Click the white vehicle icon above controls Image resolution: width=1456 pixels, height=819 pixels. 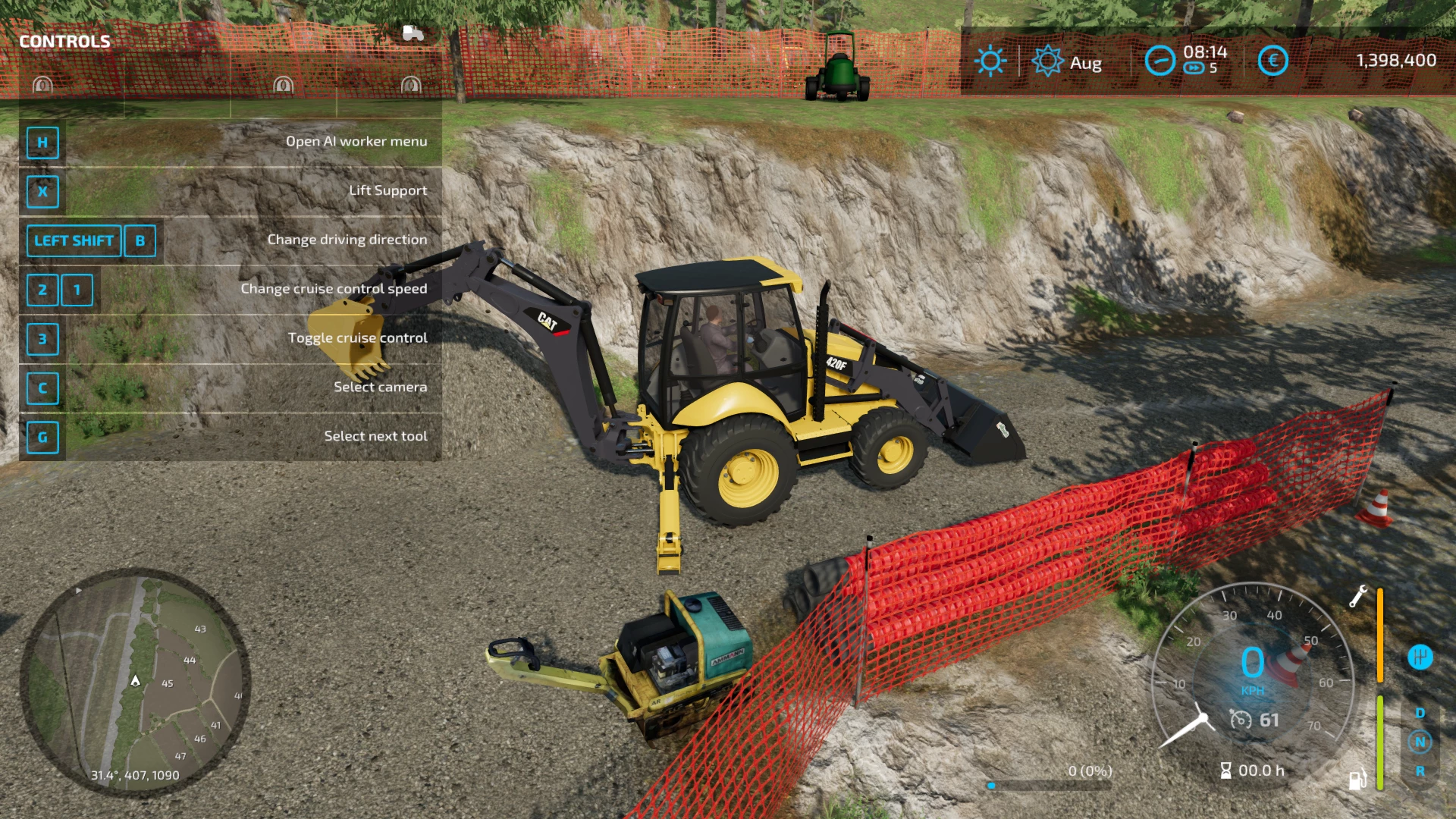413,33
